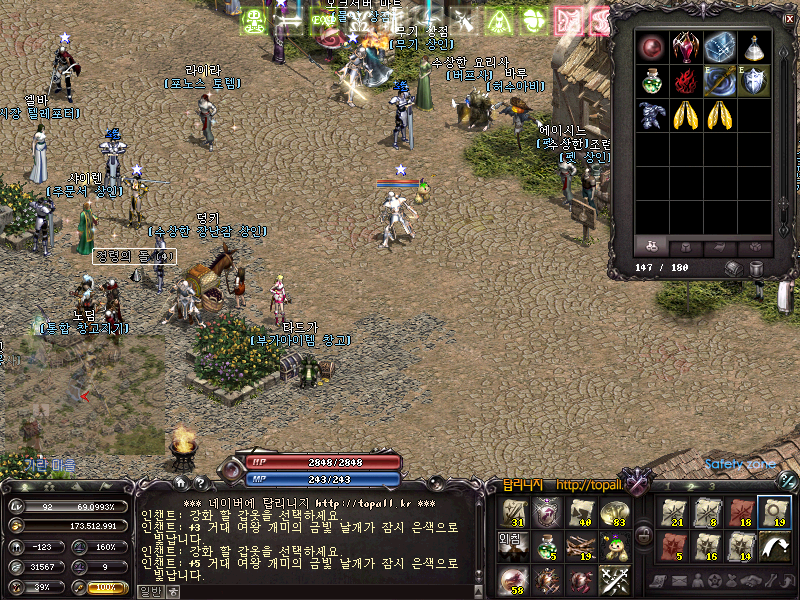Viewport: 800px width, 600px height.
Task: Choose the green potion in the inventory
Action: click(652, 81)
